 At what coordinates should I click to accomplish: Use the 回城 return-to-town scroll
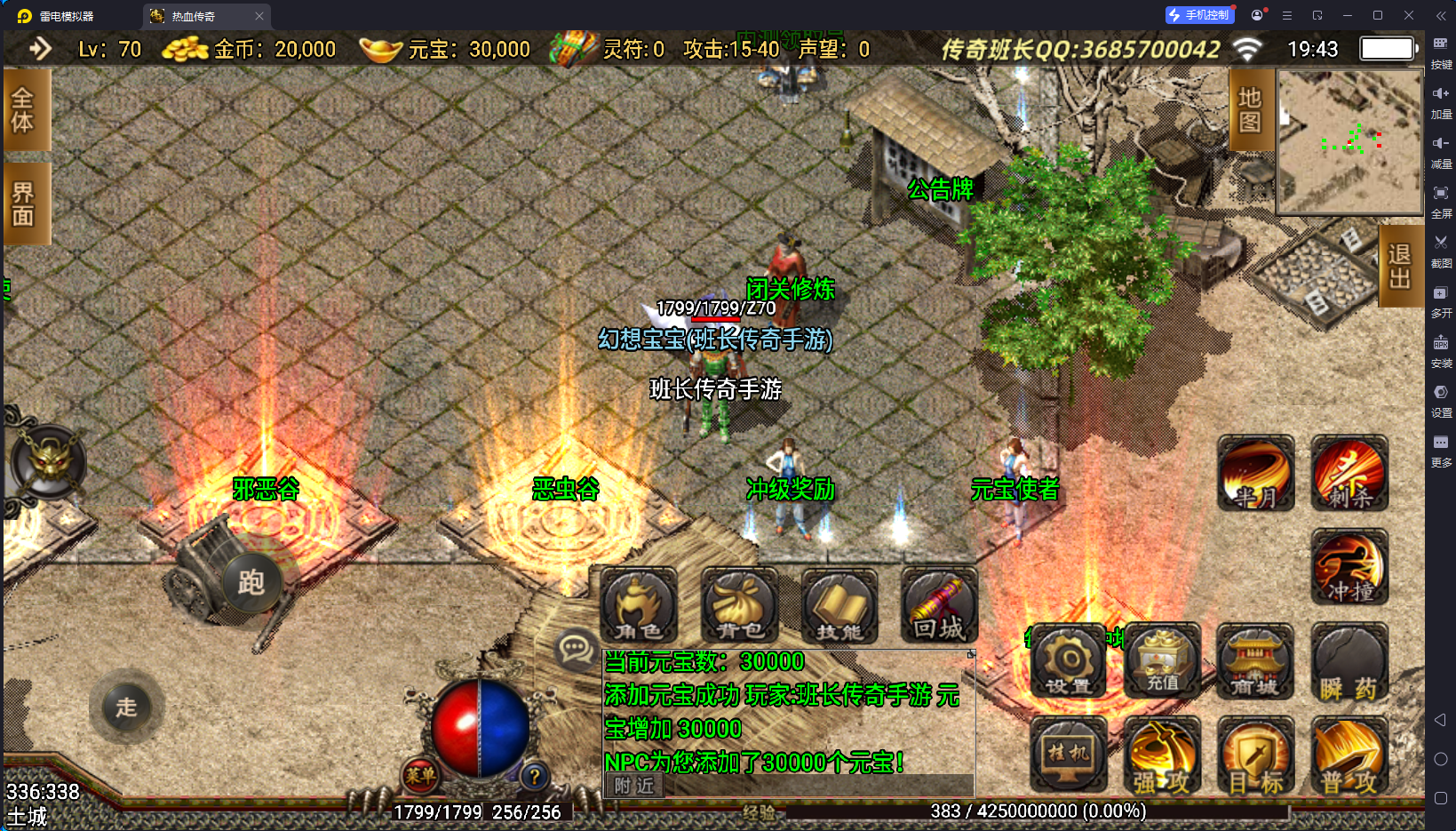939,606
